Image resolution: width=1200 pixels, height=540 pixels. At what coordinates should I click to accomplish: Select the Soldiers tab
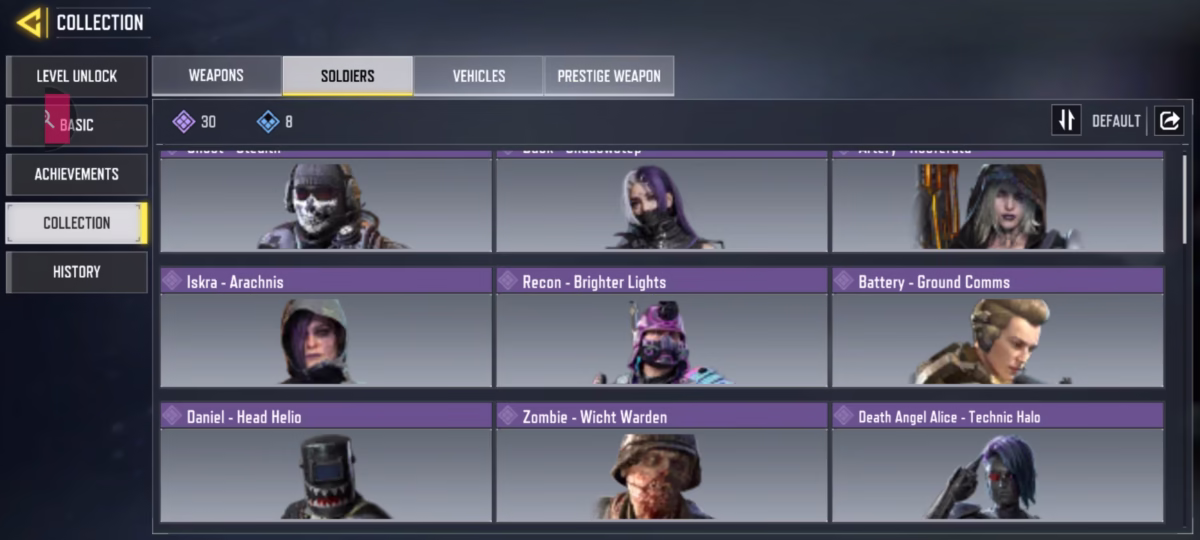click(x=347, y=76)
